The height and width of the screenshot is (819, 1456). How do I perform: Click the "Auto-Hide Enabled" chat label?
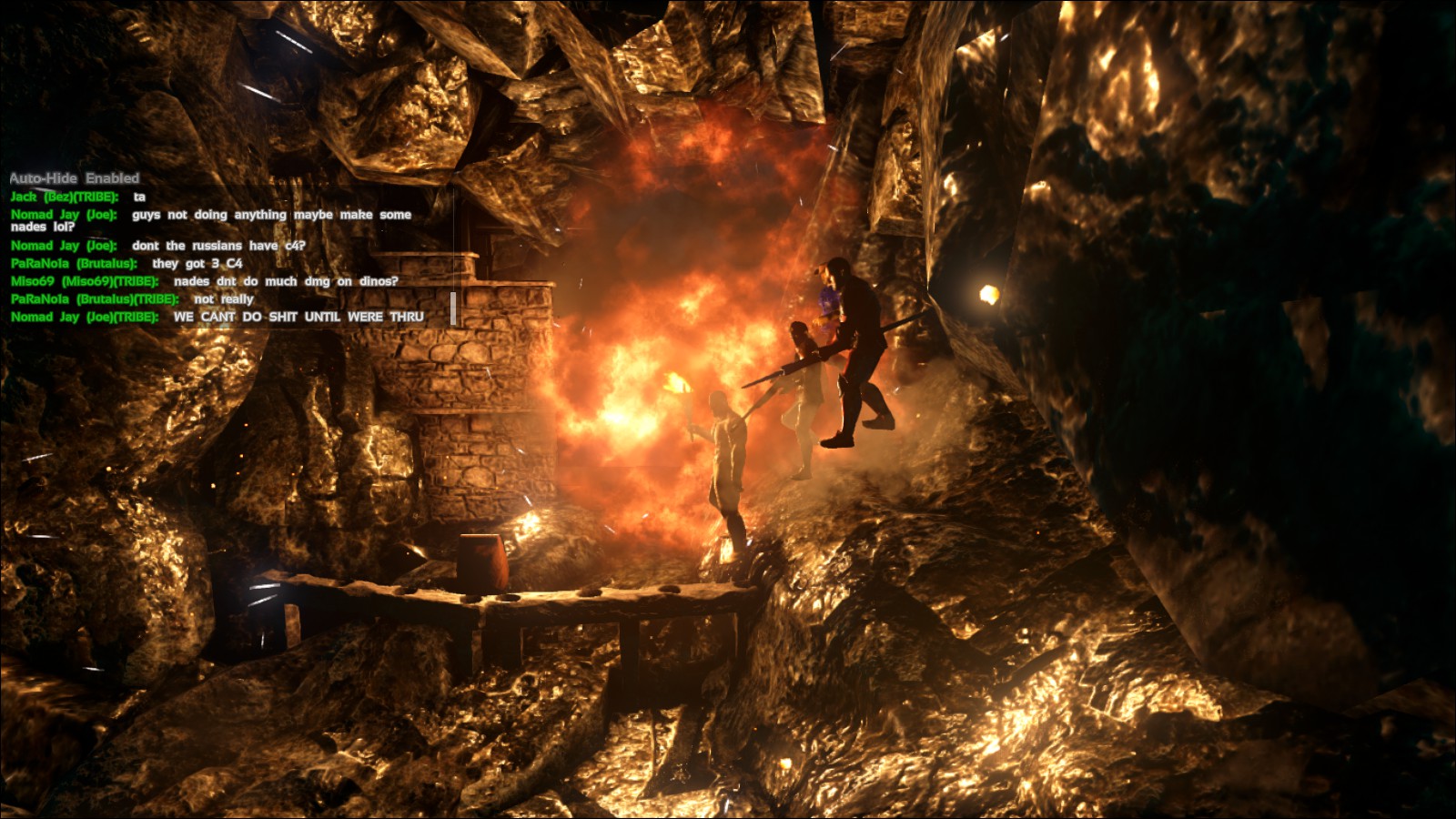[x=75, y=178]
